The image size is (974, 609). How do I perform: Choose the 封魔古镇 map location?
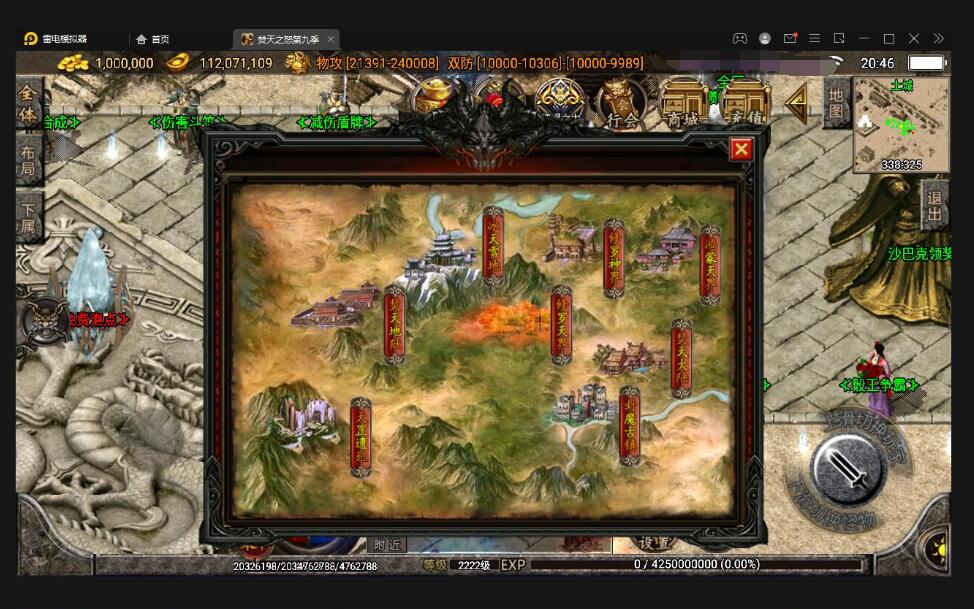point(629,426)
